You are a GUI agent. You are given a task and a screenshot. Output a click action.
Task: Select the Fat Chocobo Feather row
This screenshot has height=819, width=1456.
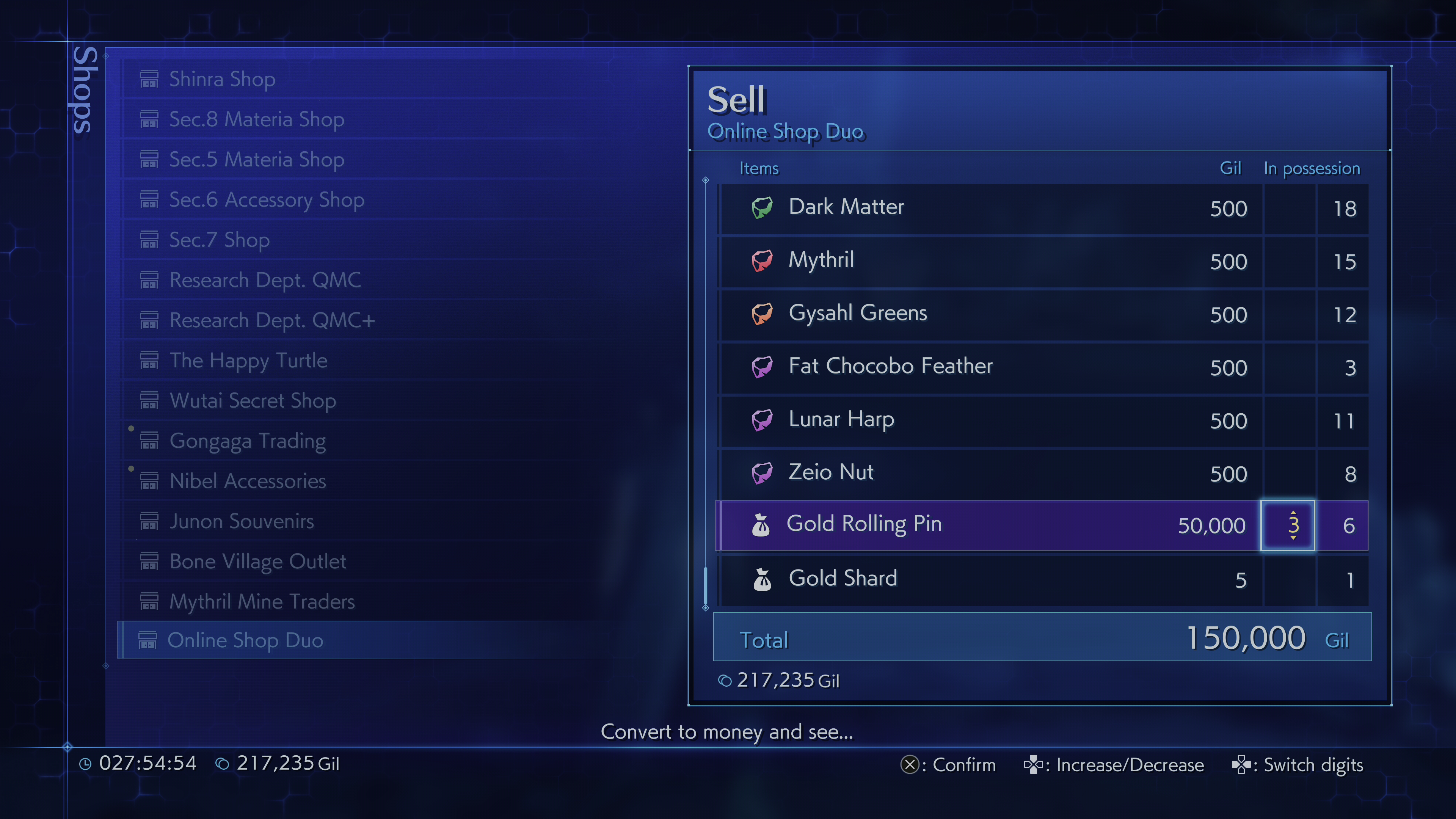[890, 367]
